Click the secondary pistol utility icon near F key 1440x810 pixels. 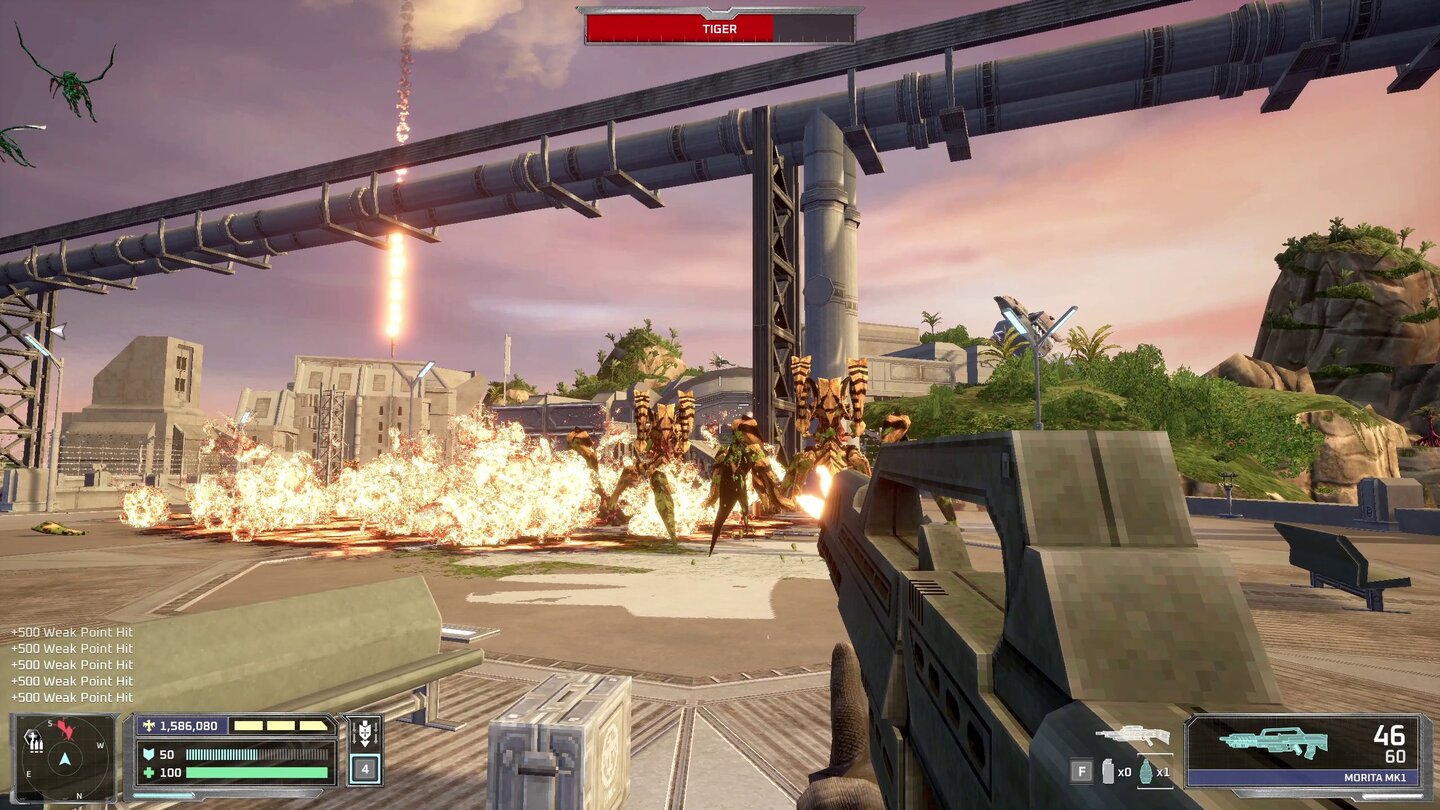click(x=1107, y=770)
